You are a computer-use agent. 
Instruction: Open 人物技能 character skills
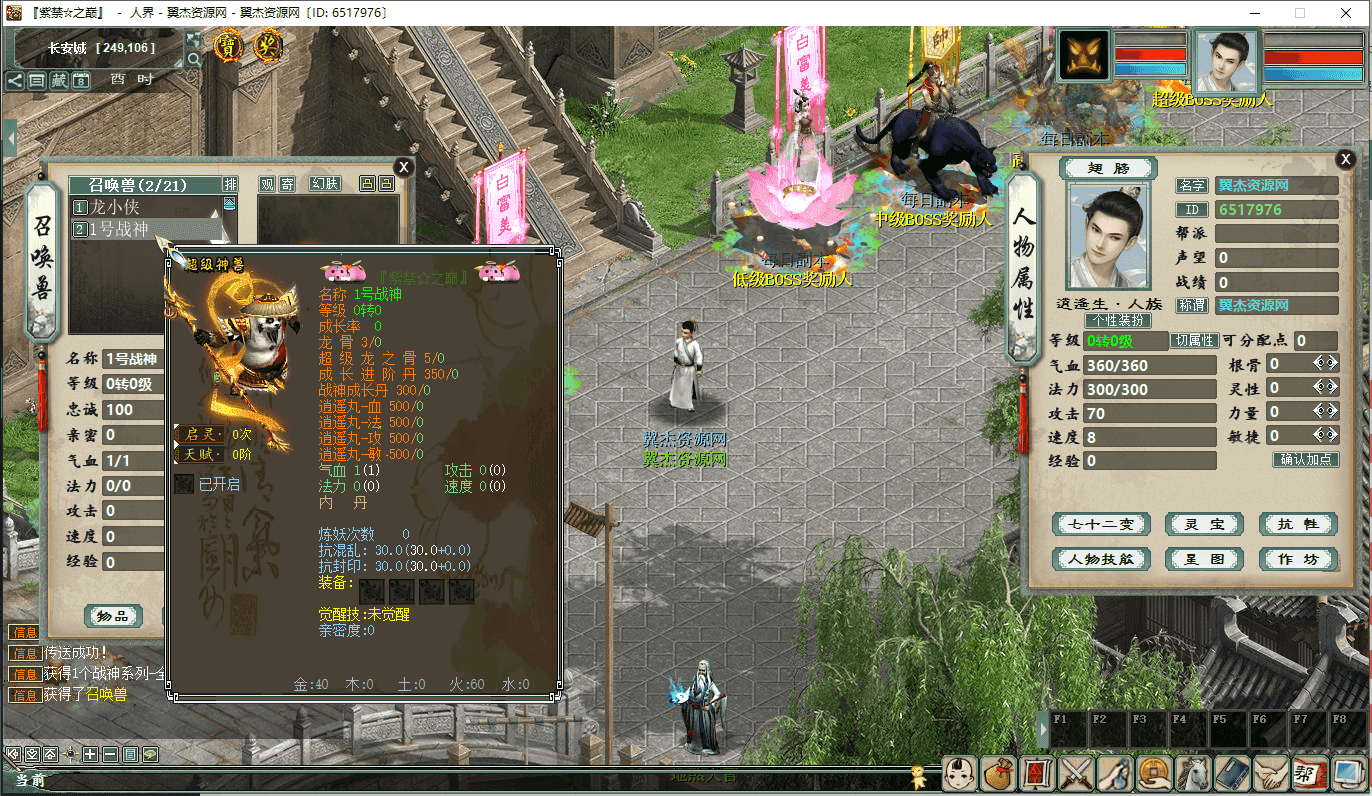(1102, 559)
